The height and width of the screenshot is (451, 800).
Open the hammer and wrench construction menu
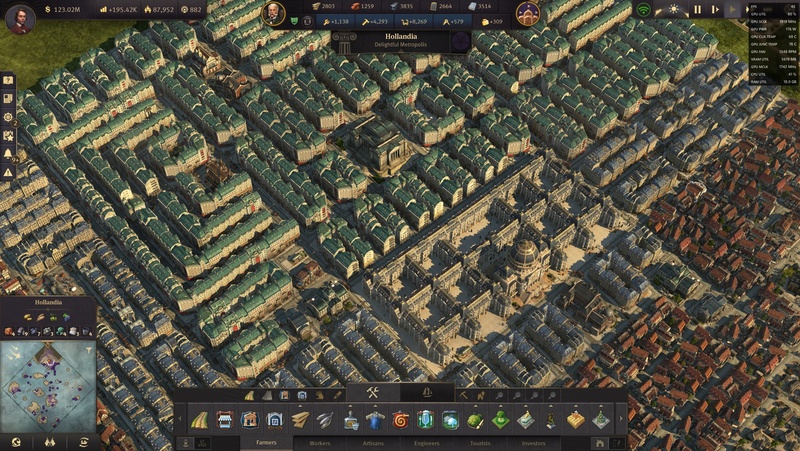pos(372,393)
